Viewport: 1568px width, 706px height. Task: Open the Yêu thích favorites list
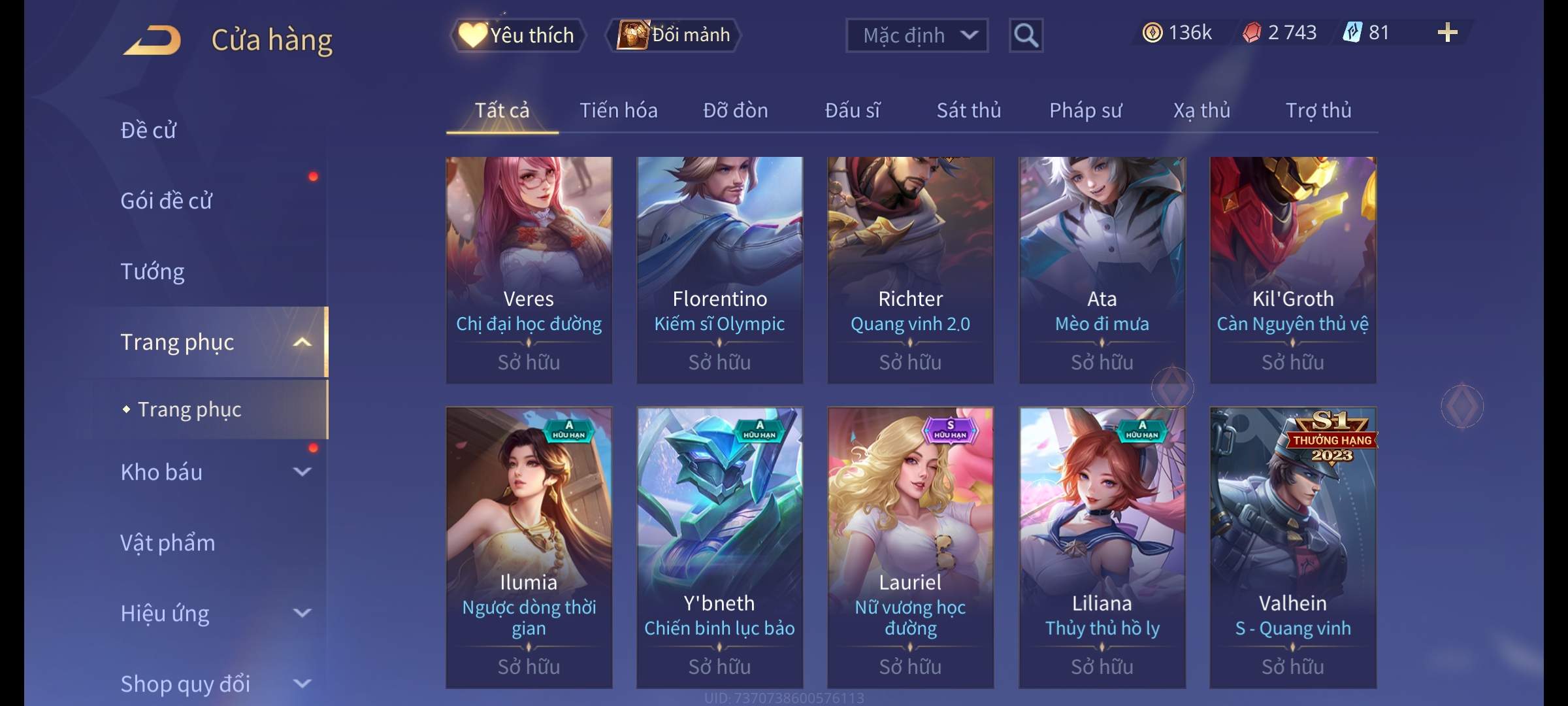pyautogui.click(x=517, y=35)
